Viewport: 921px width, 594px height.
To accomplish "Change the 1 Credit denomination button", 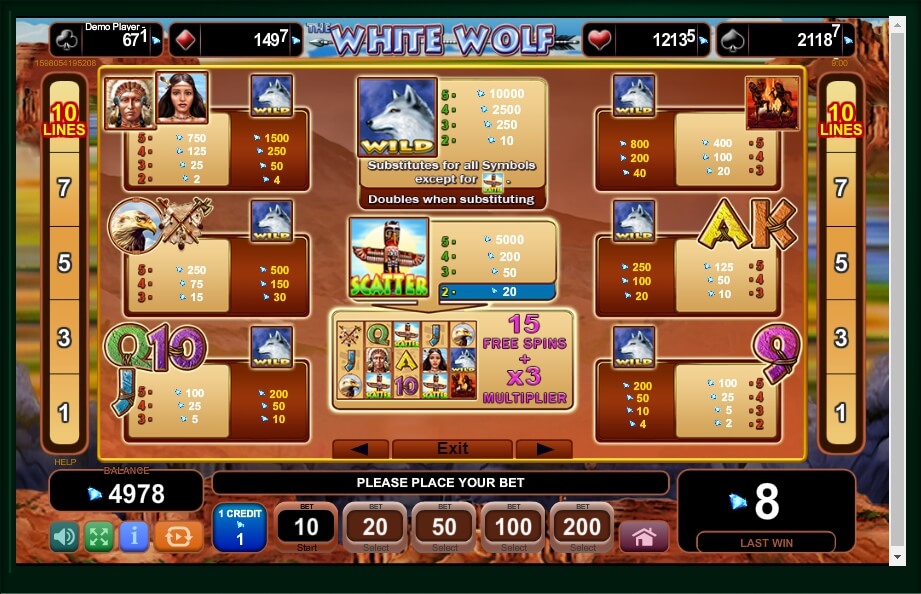I will tap(239, 527).
